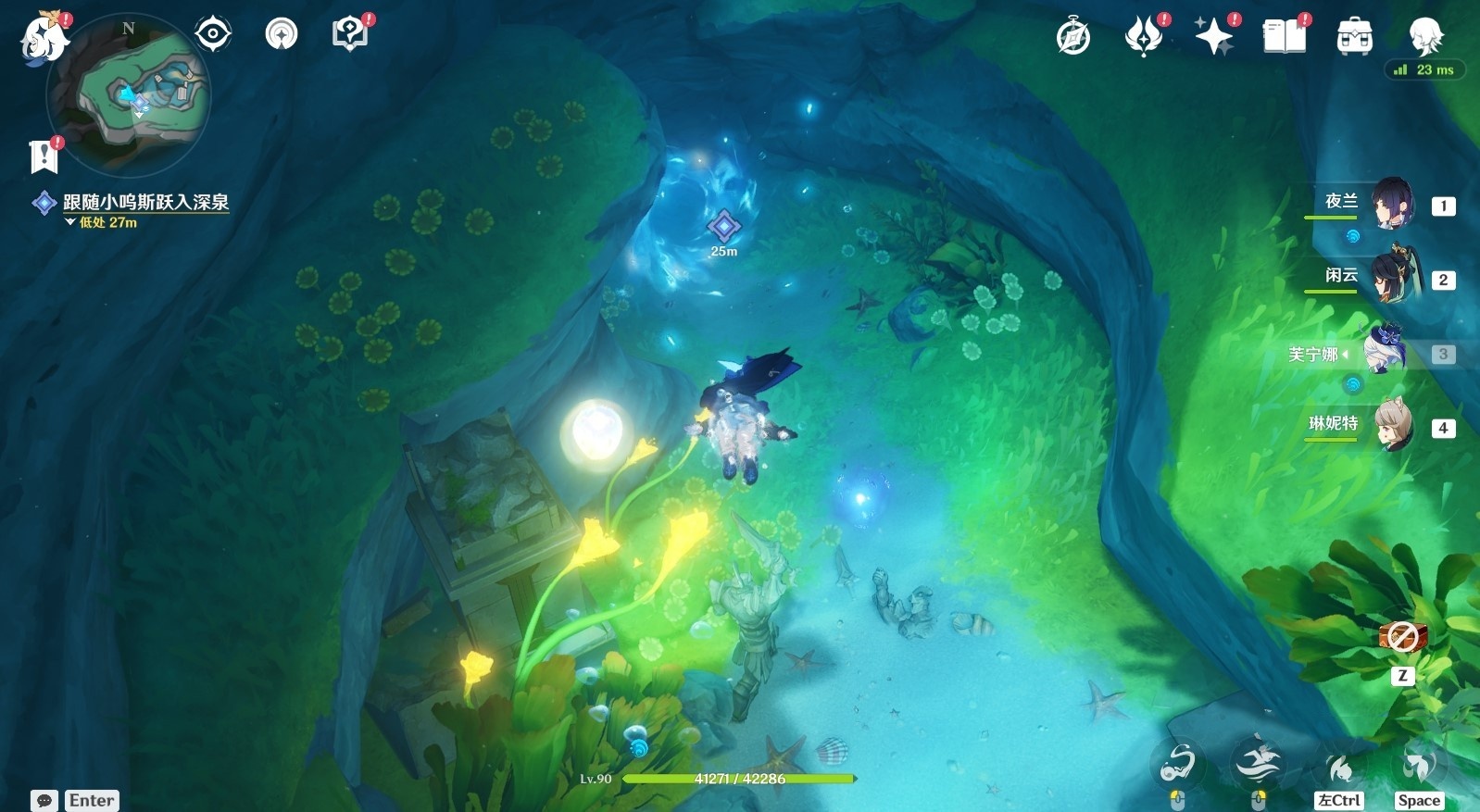This screenshot has height=812, width=1480.
Task: Open the wish star icon
Action: pyautogui.click(x=1213, y=37)
